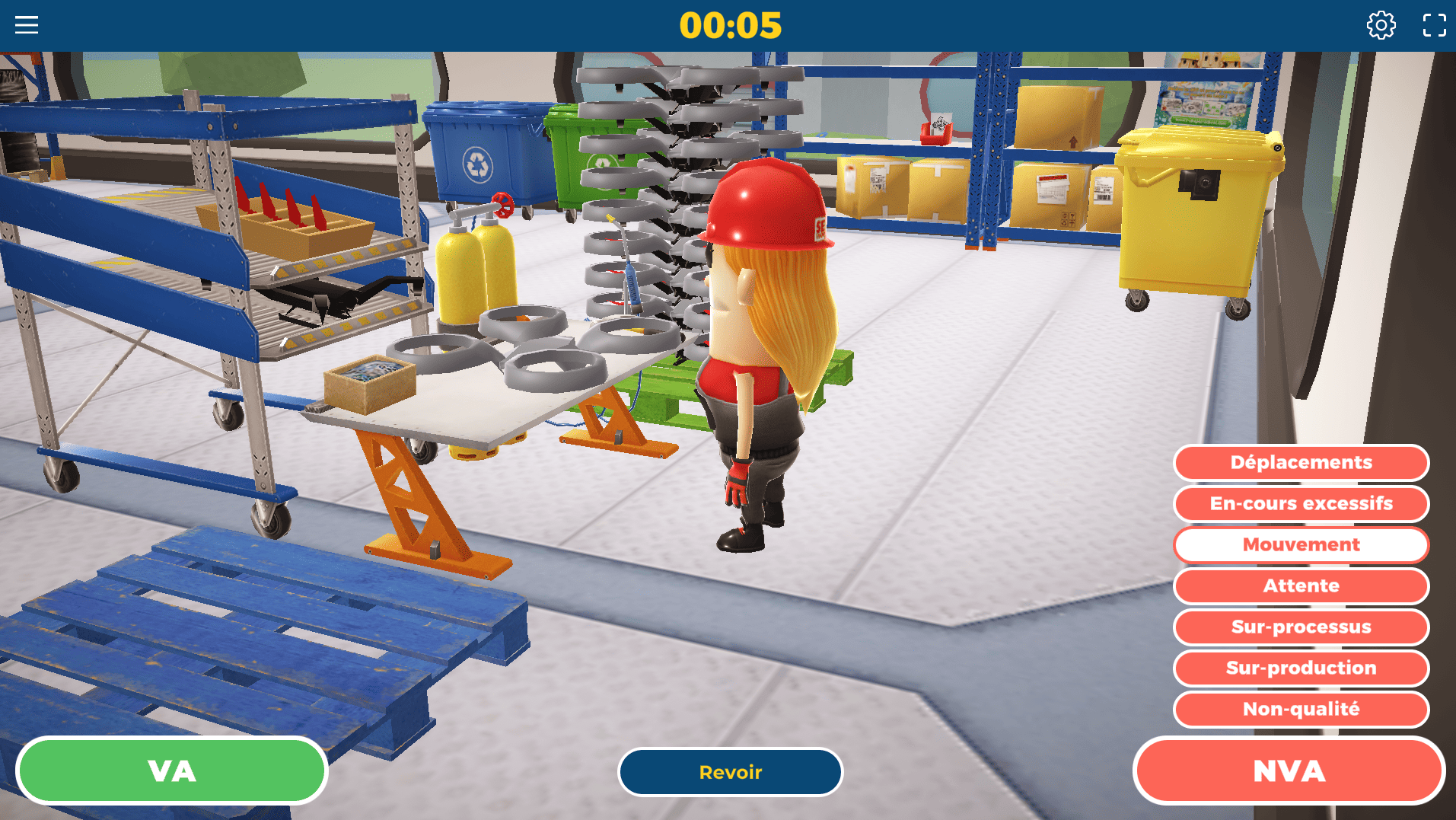The width and height of the screenshot is (1456, 820).
Task: Select the Déplacements waste type
Action: pyautogui.click(x=1301, y=462)
